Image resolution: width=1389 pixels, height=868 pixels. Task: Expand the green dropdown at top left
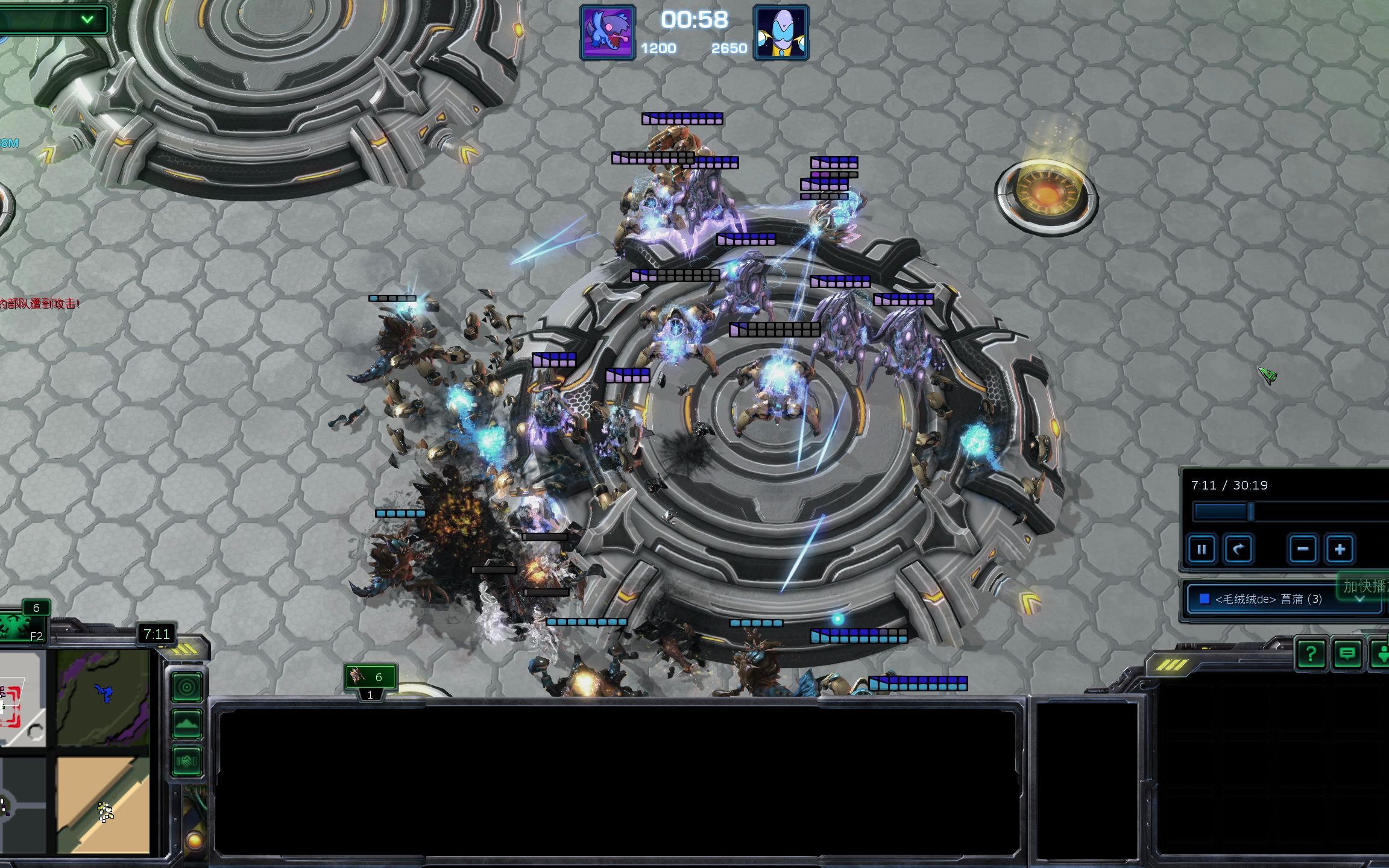point(87,19)
